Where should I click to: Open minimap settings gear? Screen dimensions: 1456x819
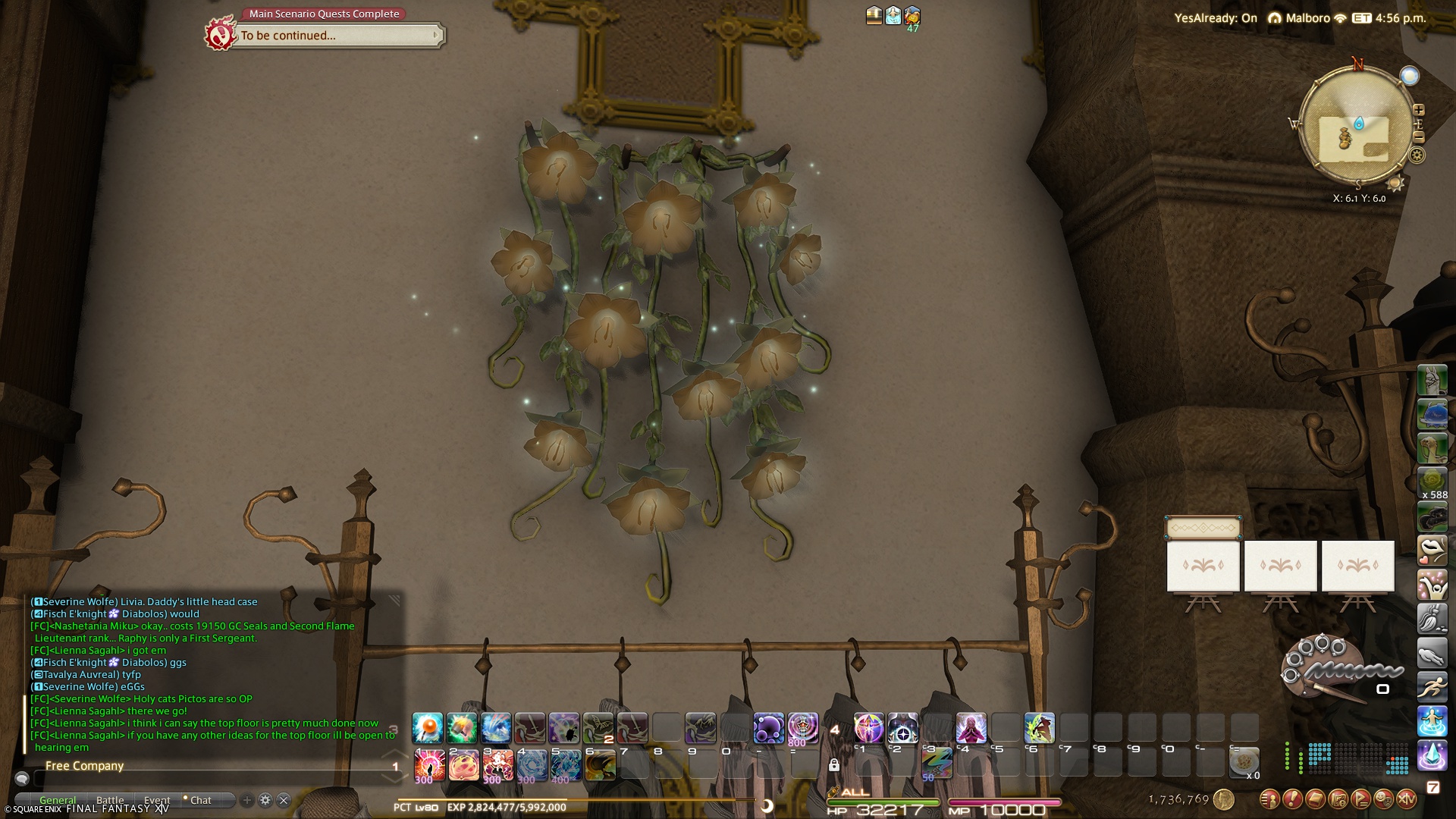pos(1417,155)
